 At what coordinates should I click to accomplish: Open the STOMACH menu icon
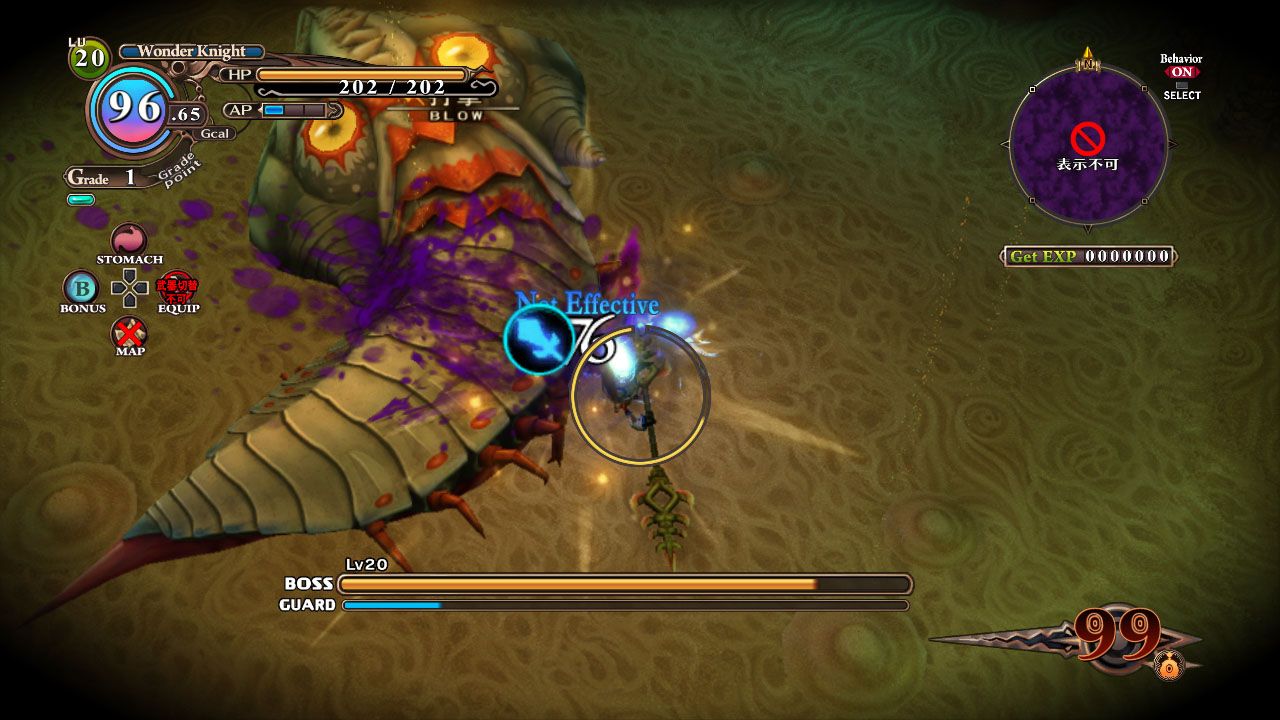[x=127, y=239]
